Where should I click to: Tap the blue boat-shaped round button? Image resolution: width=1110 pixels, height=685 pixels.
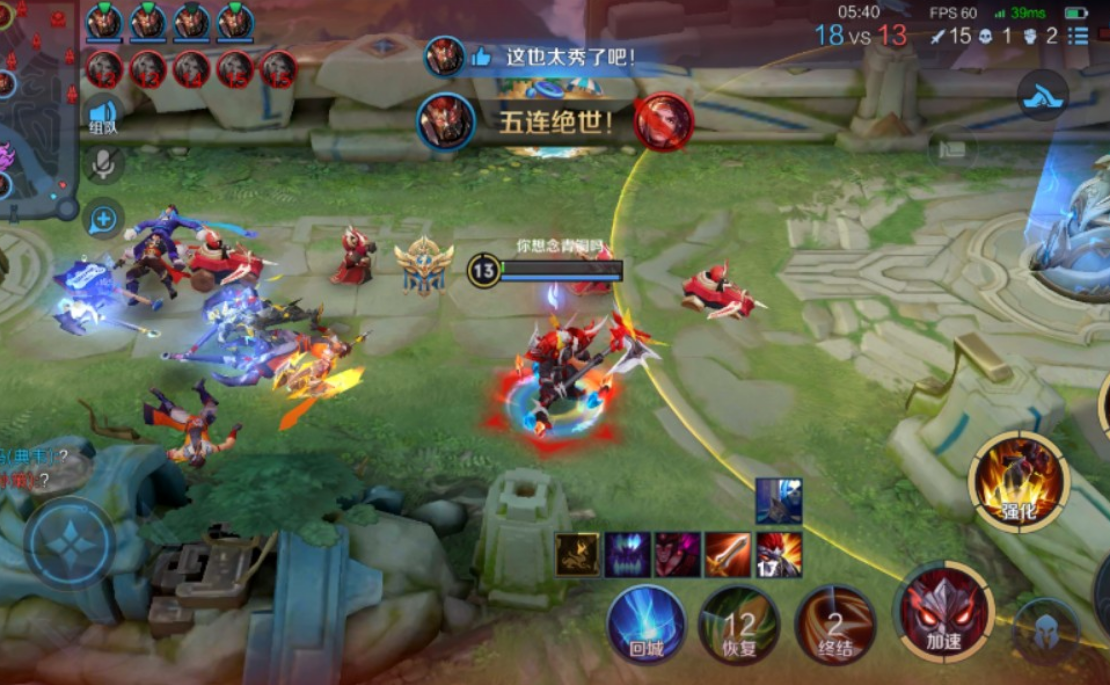[1043, 96]
